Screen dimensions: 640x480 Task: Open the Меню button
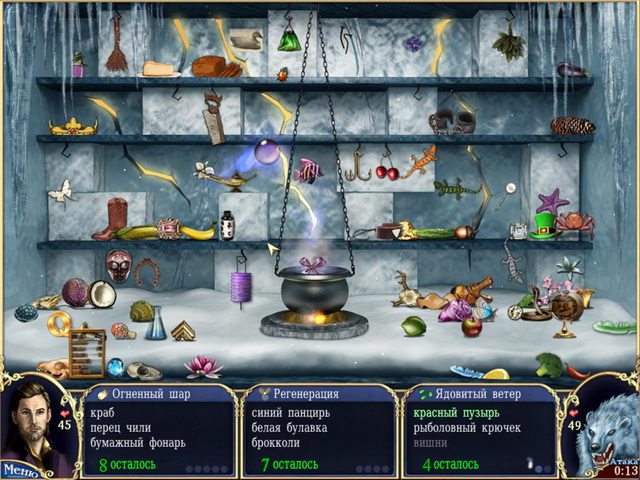pos(19,468)
